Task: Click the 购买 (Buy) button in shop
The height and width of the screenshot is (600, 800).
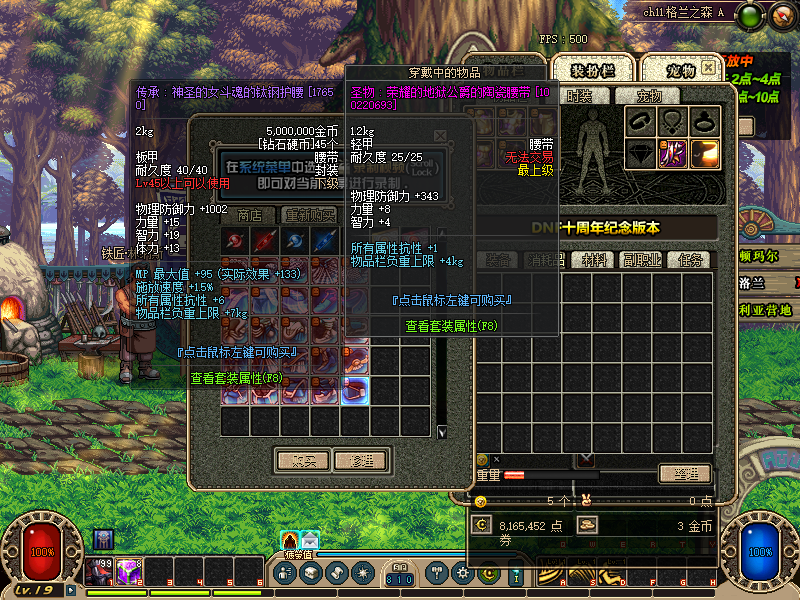Action: tap(302, 461)
